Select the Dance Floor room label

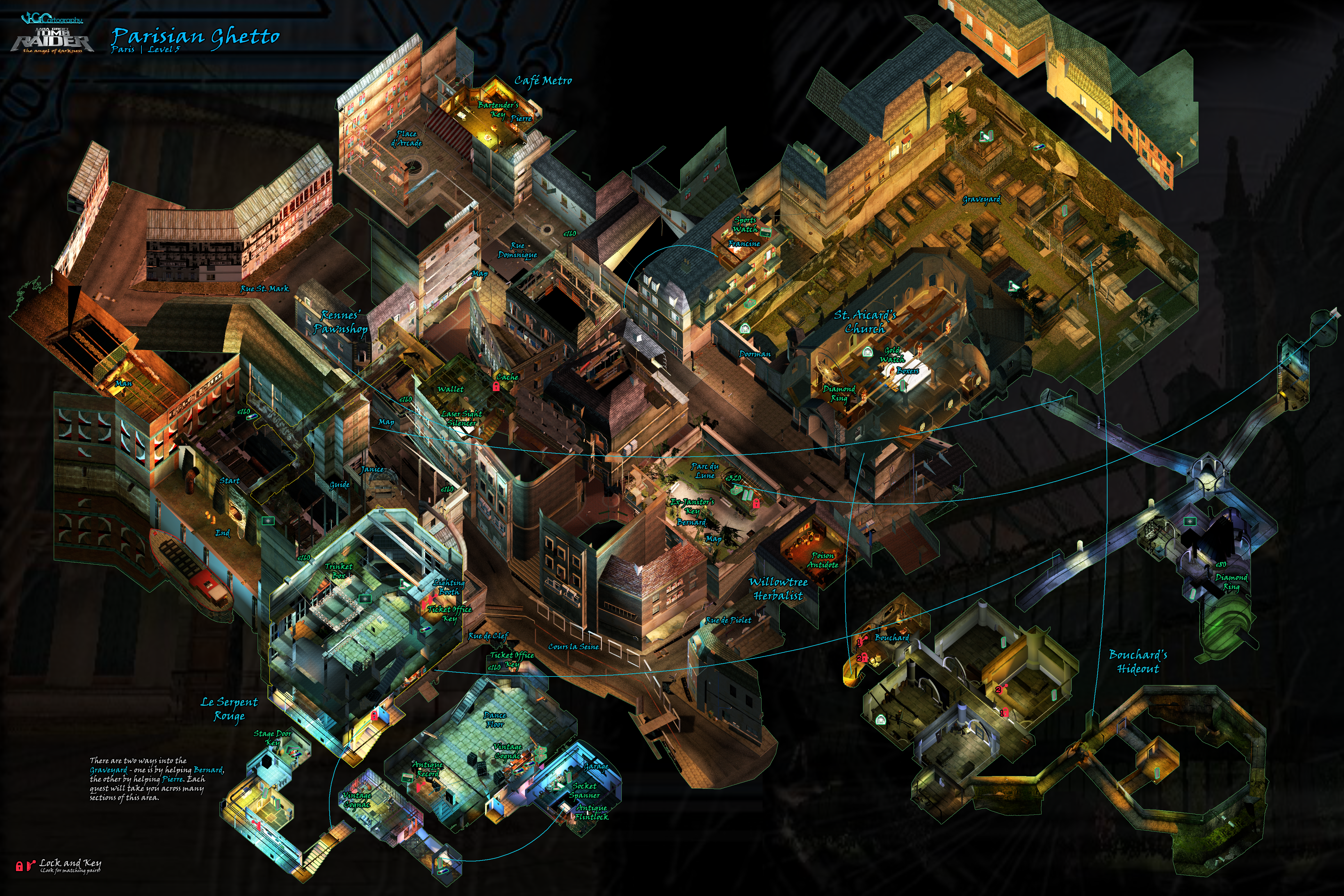(x=495, y=719)
